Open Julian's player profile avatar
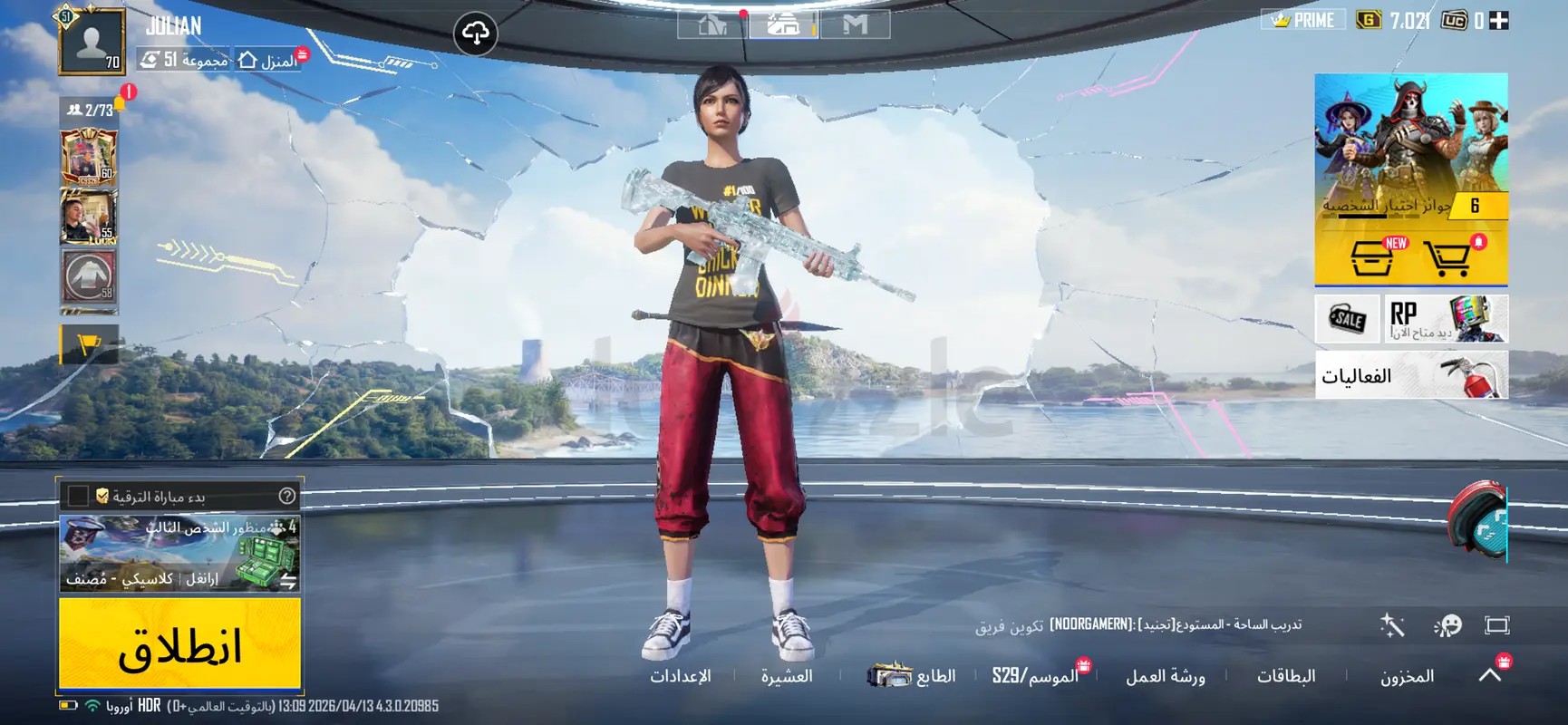 click(x=92, y=41)
